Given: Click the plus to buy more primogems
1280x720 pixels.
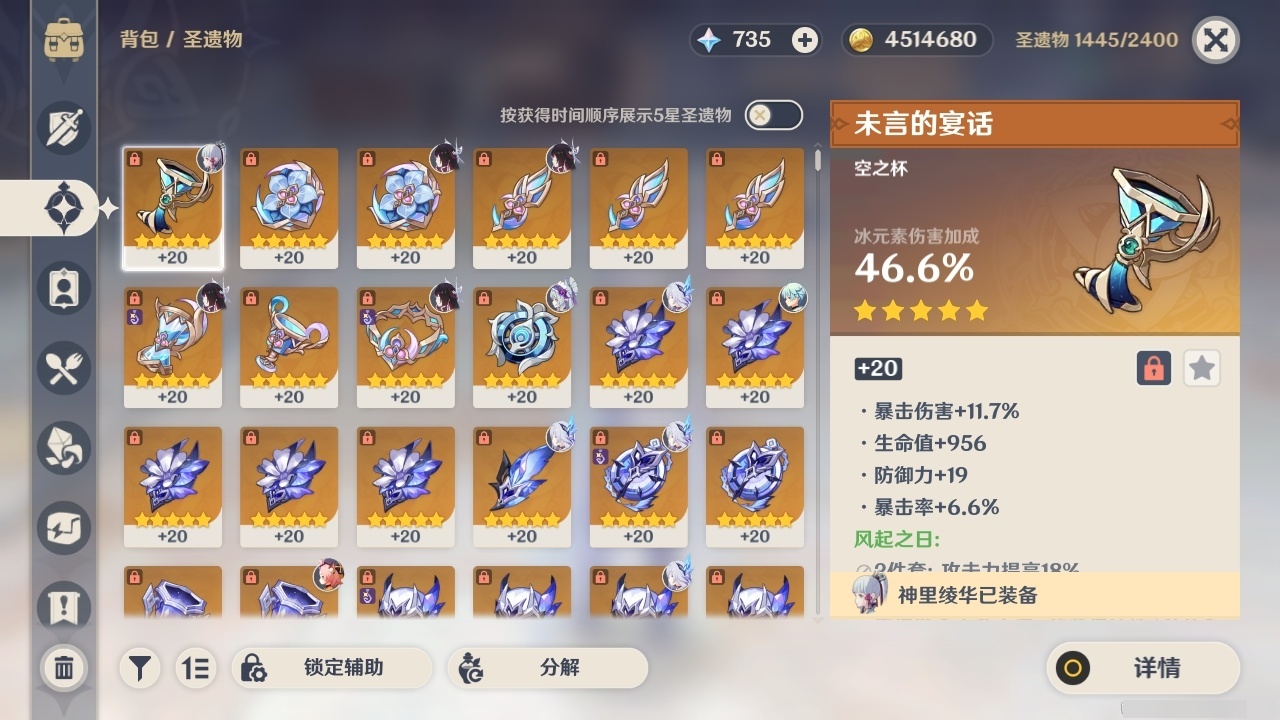Looking at the screenshot, I should pyautogui.click(x=806, y=40).
